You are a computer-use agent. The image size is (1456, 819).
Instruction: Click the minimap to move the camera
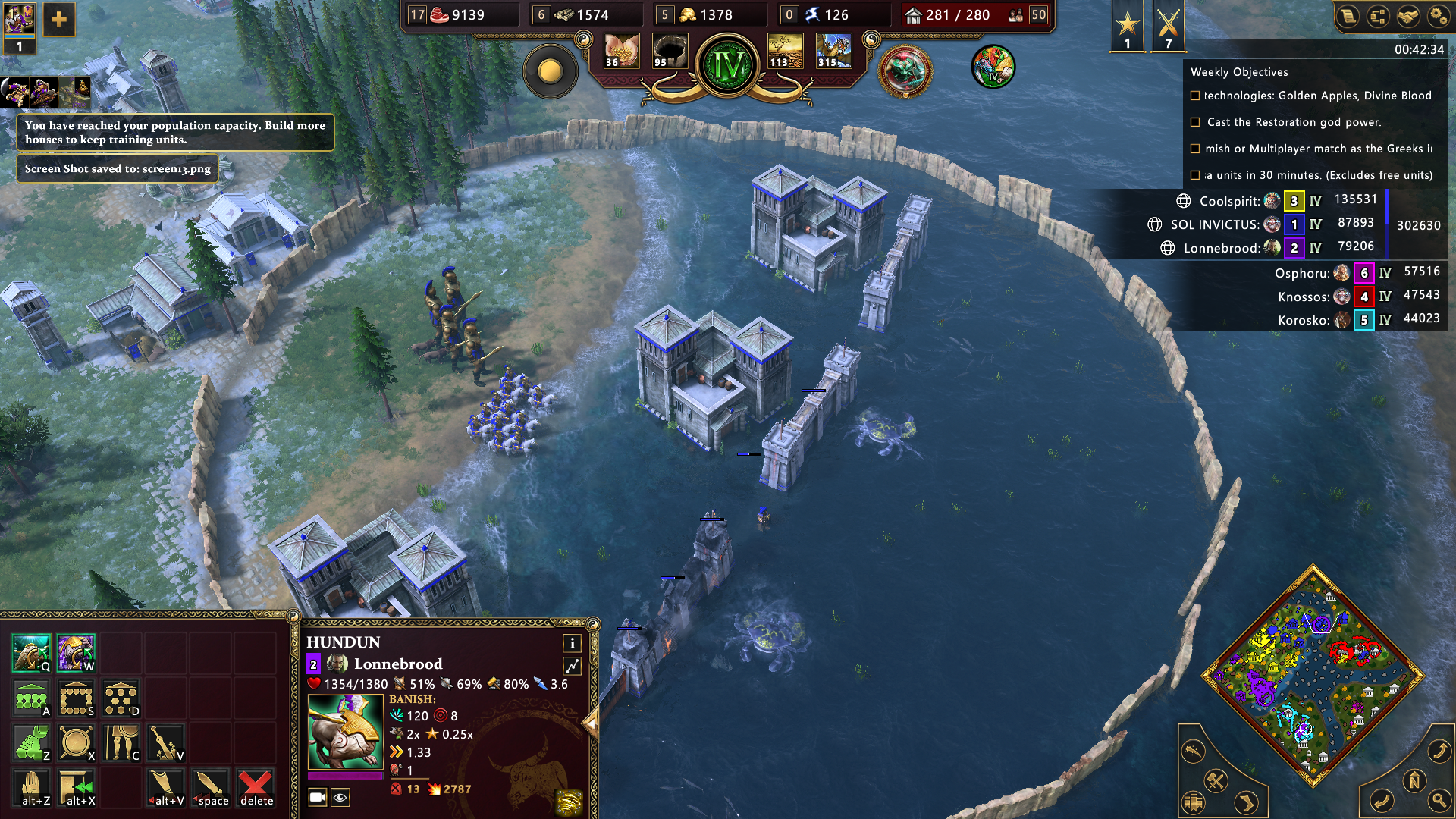click(x=1313, y=675)
